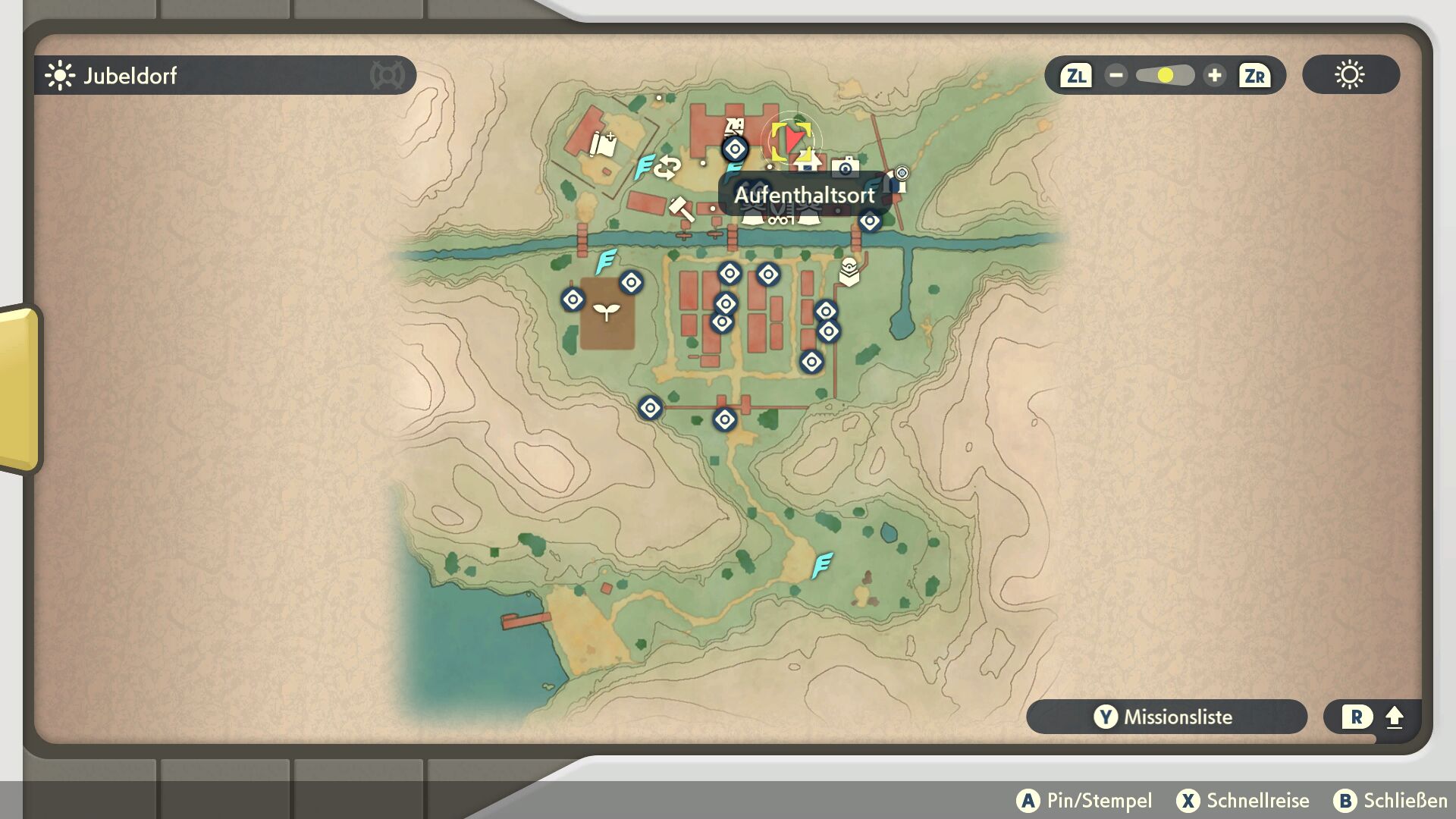Open the Missionsliste
1456x819 pixels.
pos(1166,717)
